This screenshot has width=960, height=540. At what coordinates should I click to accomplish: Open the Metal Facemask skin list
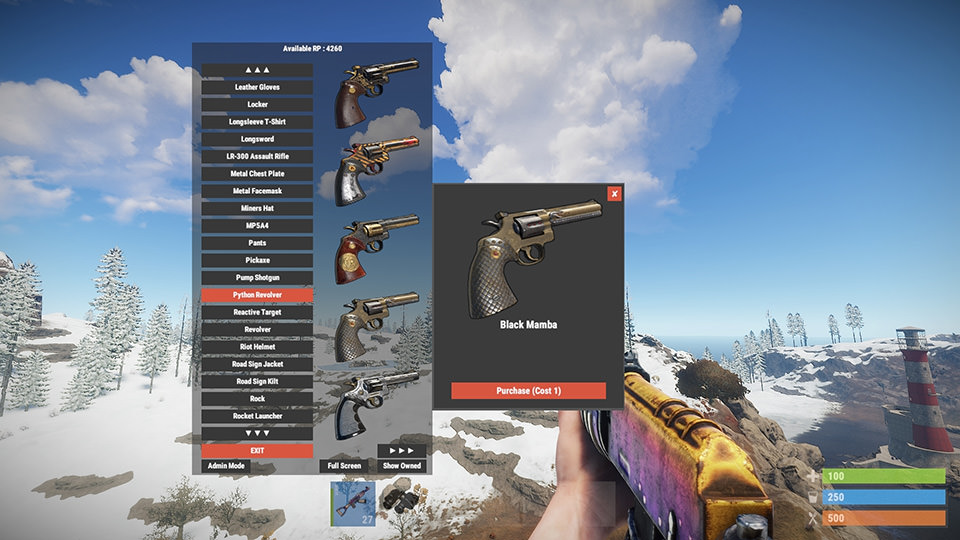(x=257, y=191)
